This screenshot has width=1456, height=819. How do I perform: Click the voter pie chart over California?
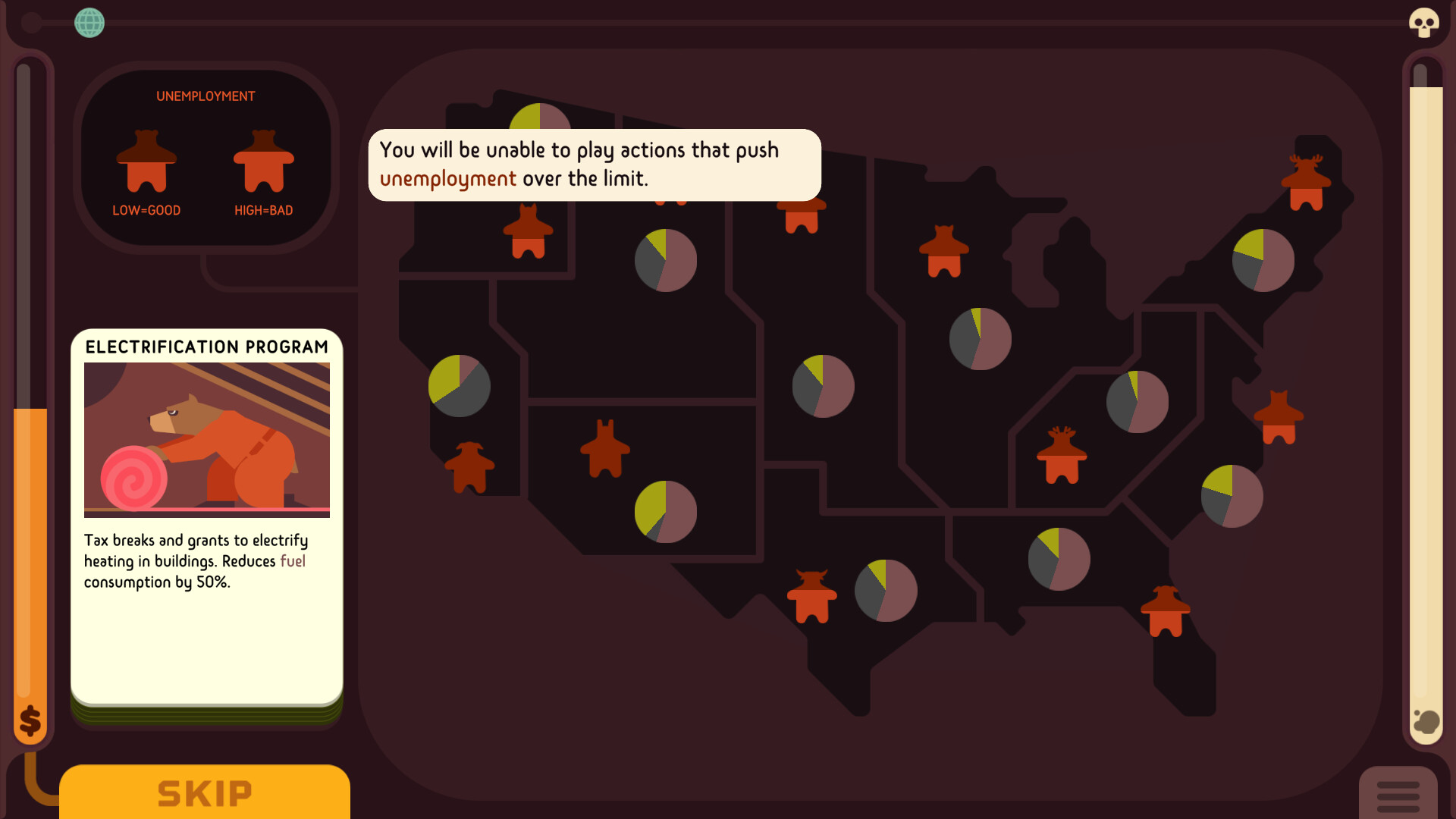point(458,386)
